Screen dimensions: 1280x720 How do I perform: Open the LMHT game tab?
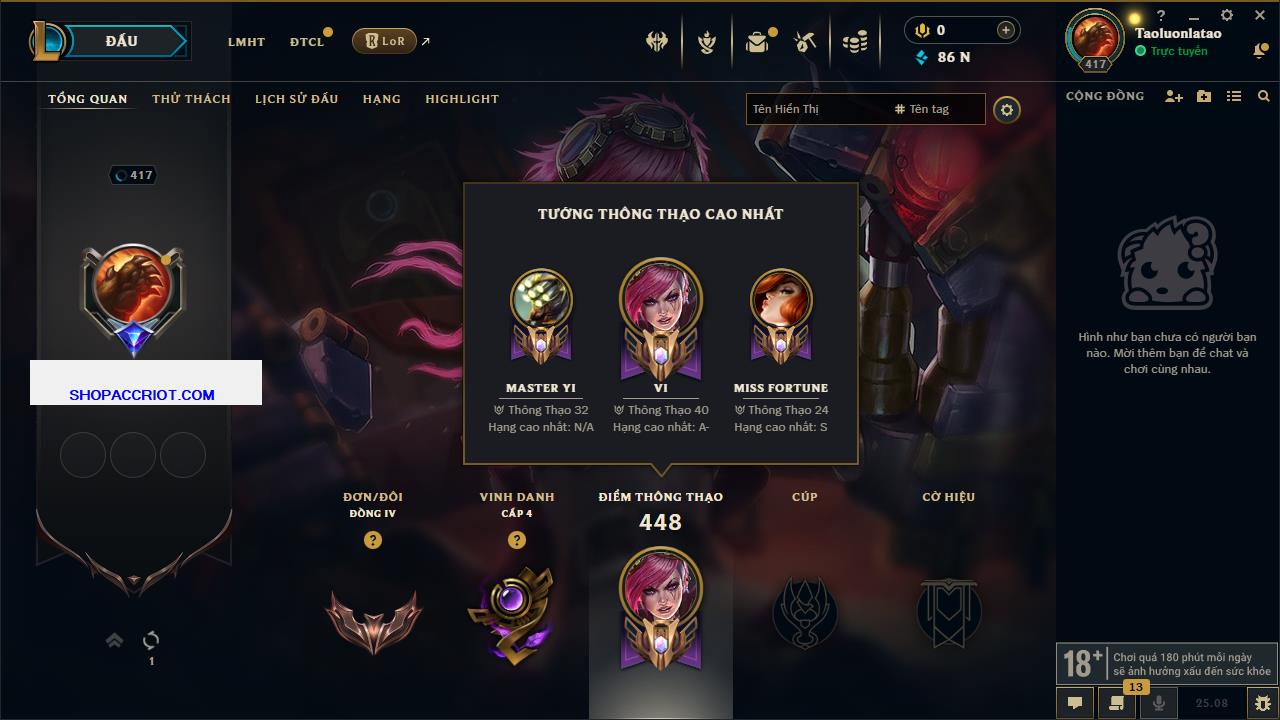coord(246,42)
